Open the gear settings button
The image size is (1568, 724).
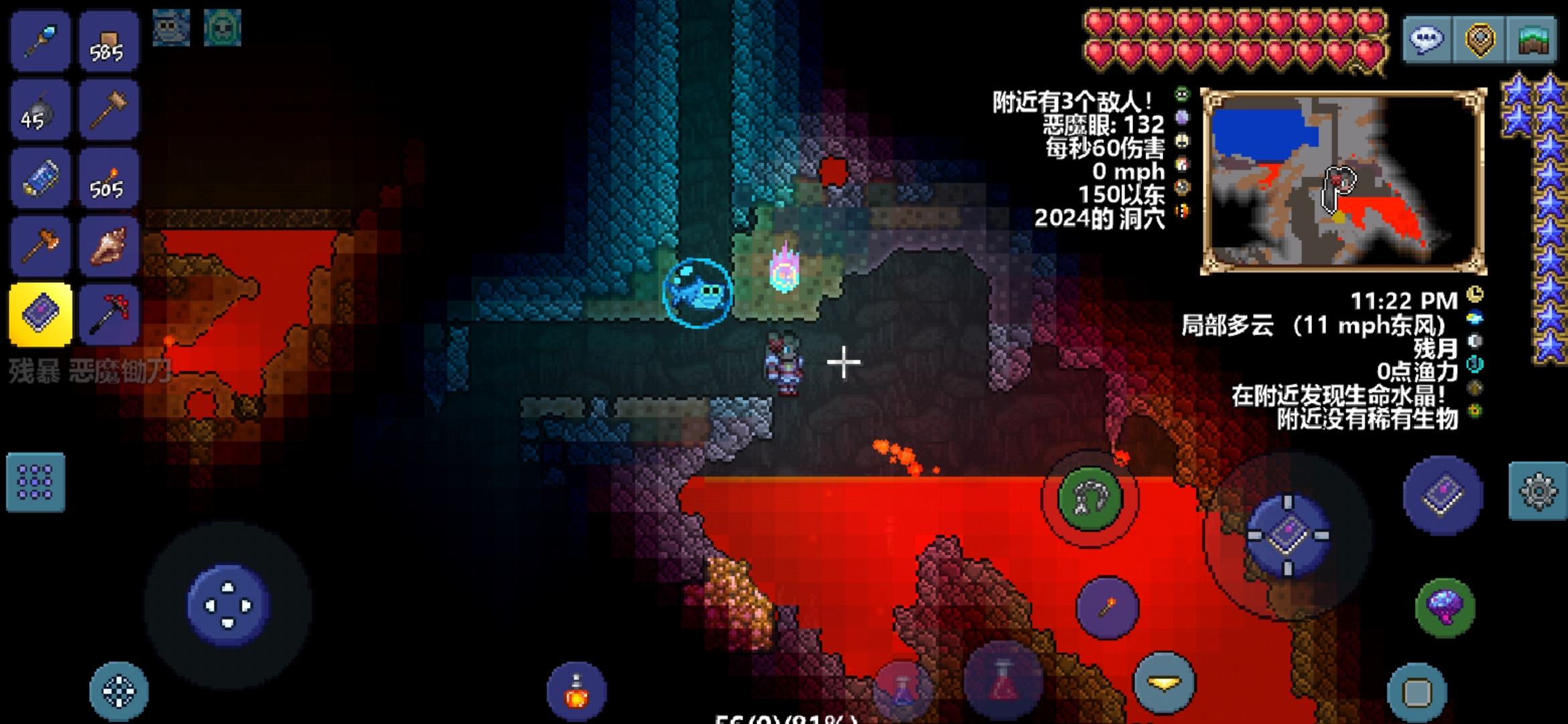tap(1538, 491)
